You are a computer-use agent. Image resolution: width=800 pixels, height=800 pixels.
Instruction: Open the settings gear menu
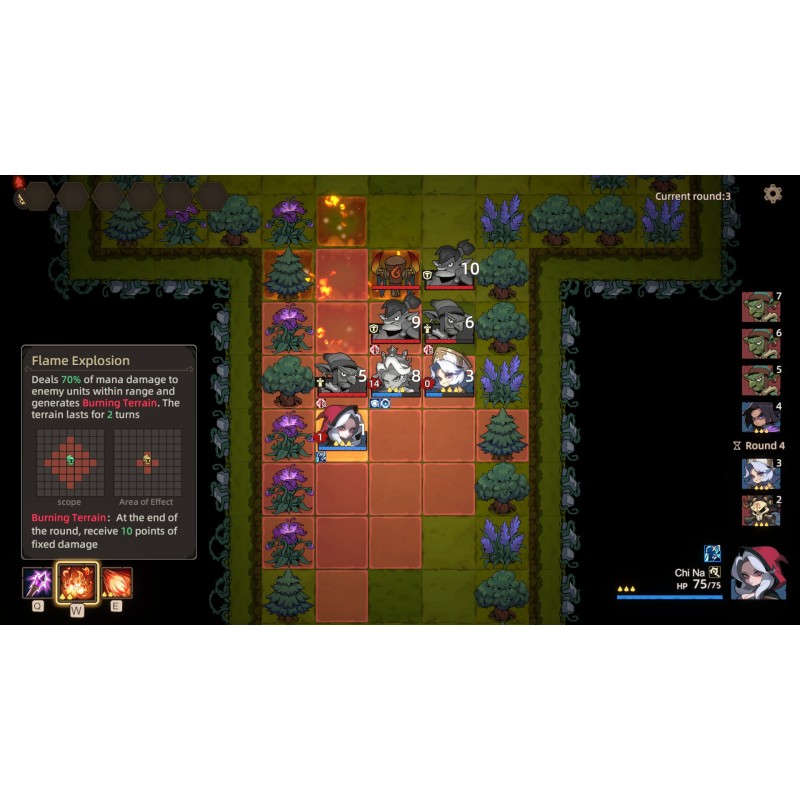click(772, 194)
